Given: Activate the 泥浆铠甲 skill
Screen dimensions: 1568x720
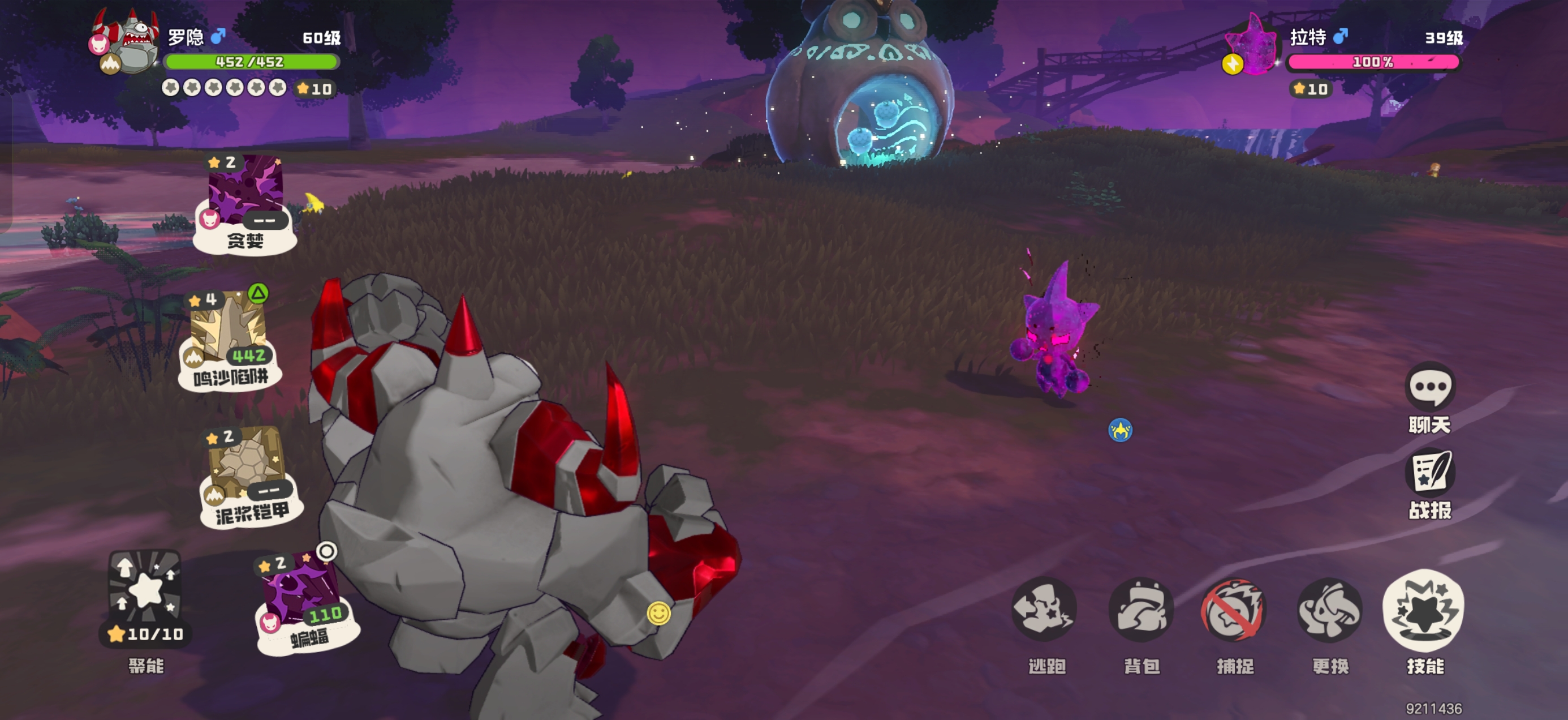Looking at the screenshot, I should coord(249,475).
